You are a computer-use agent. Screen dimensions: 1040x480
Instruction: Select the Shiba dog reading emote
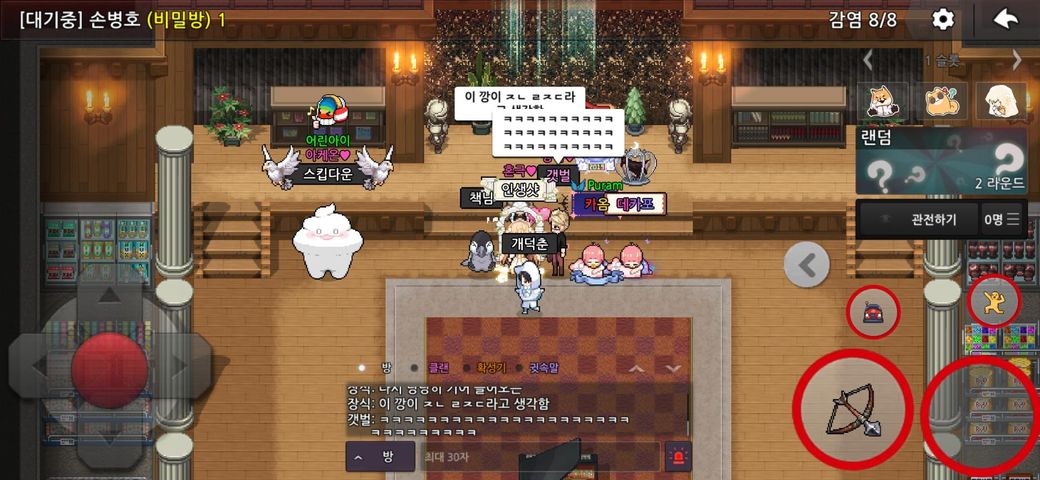883,101
